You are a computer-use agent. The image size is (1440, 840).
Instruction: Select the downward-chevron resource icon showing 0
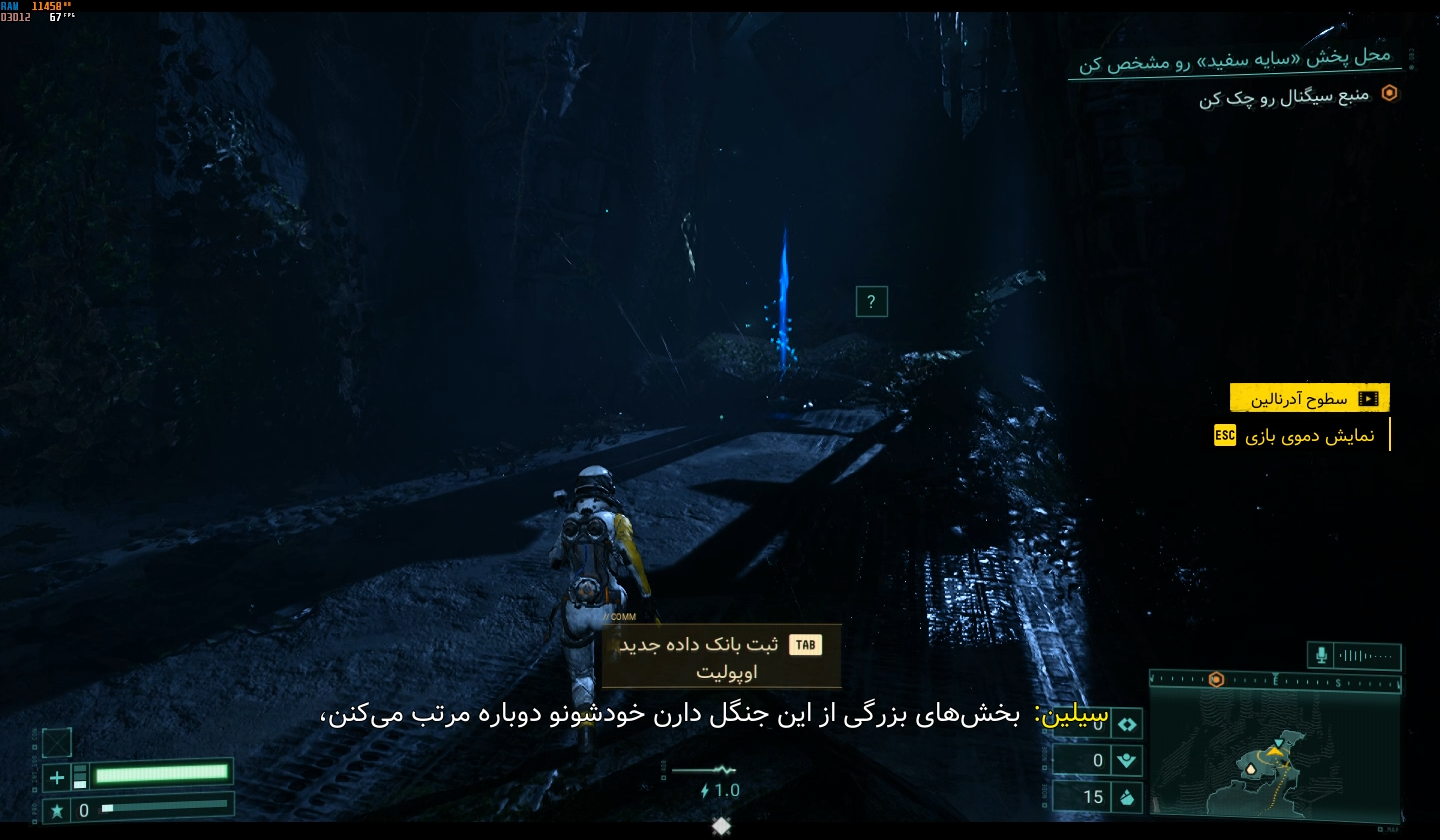click(1127, 760)
